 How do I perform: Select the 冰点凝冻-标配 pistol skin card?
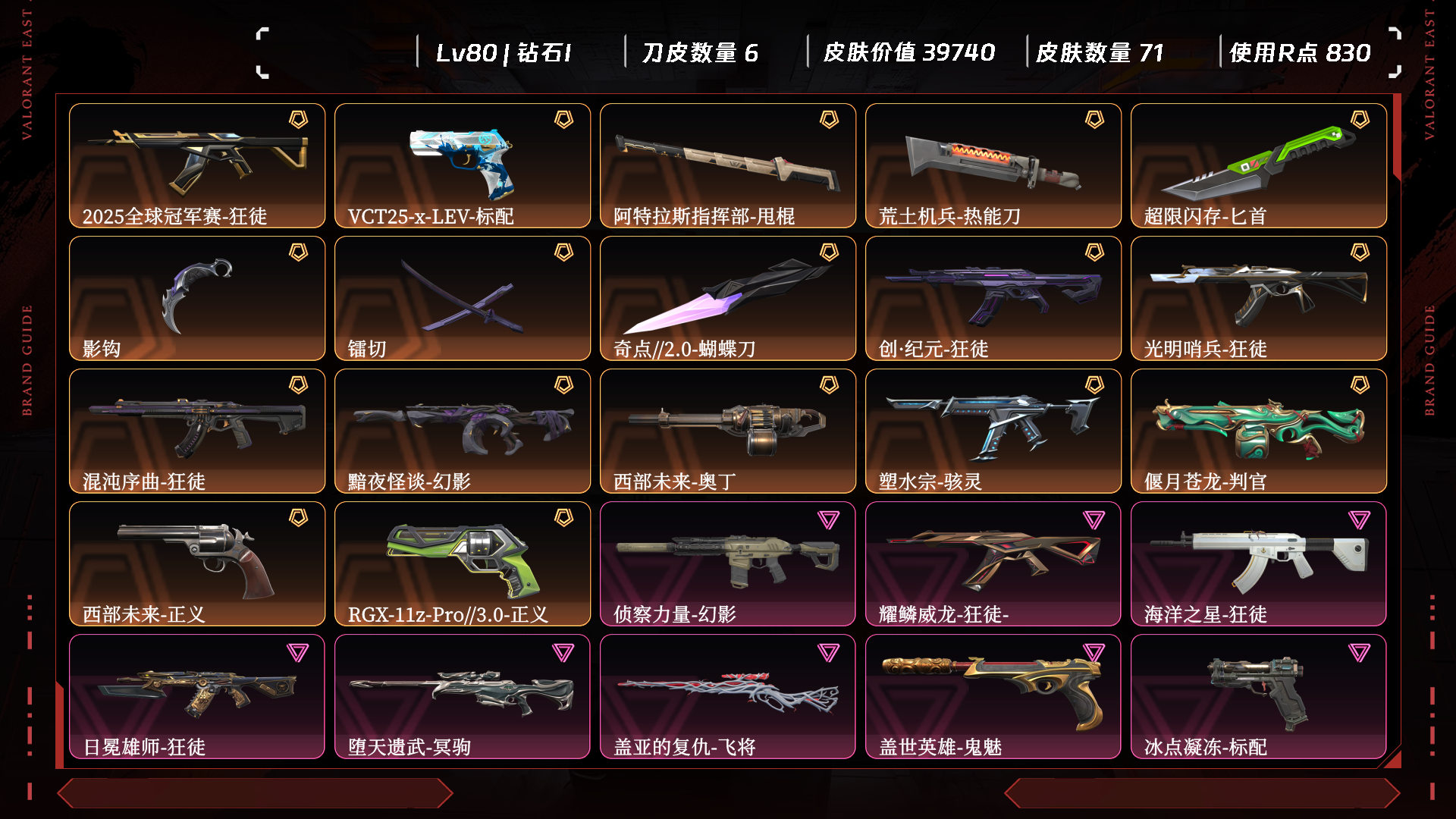click(x=1259, y=696)
